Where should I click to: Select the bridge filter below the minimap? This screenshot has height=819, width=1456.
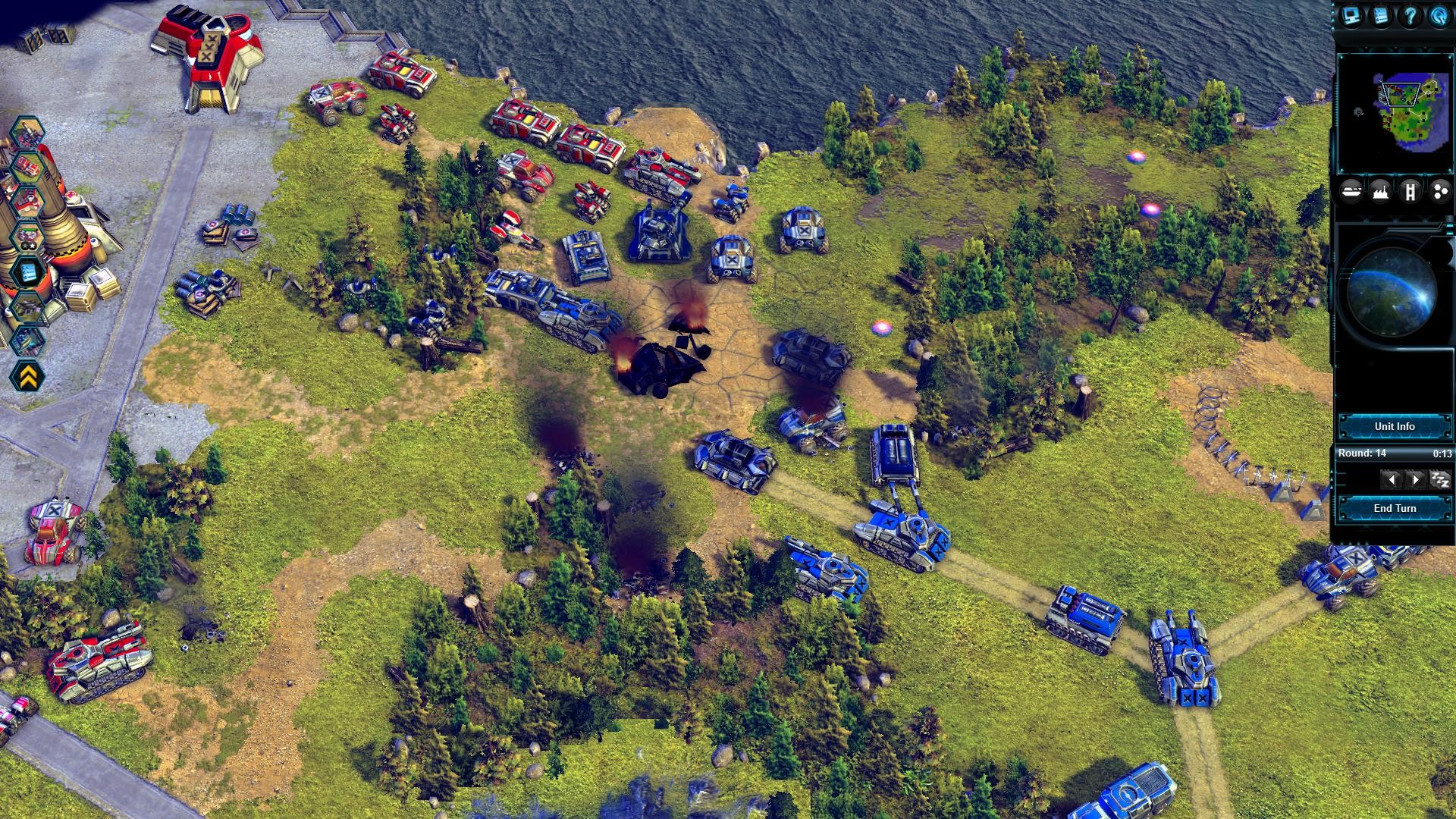[1411, 191]
